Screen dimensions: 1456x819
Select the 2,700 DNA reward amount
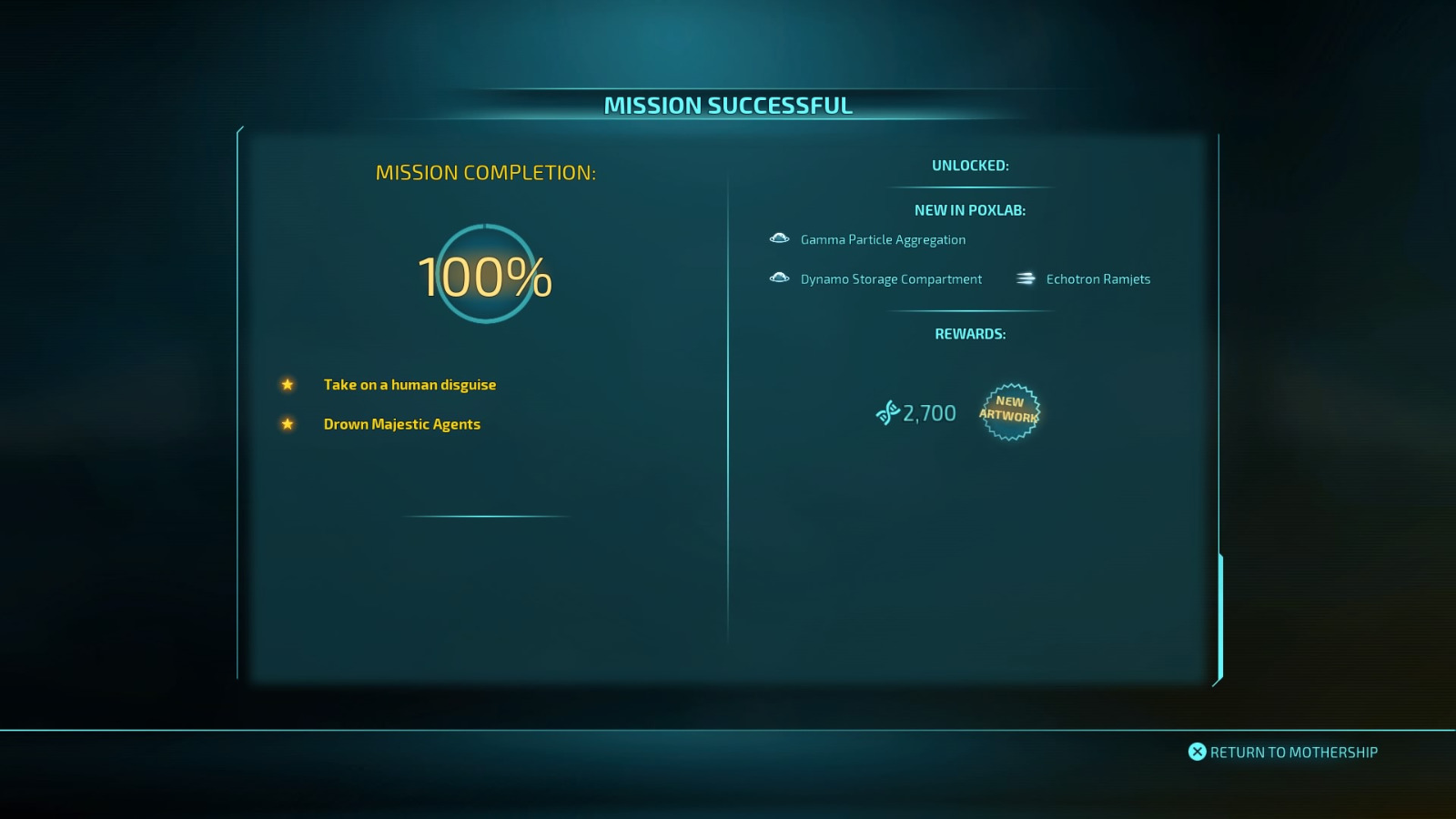pos(927,412)
